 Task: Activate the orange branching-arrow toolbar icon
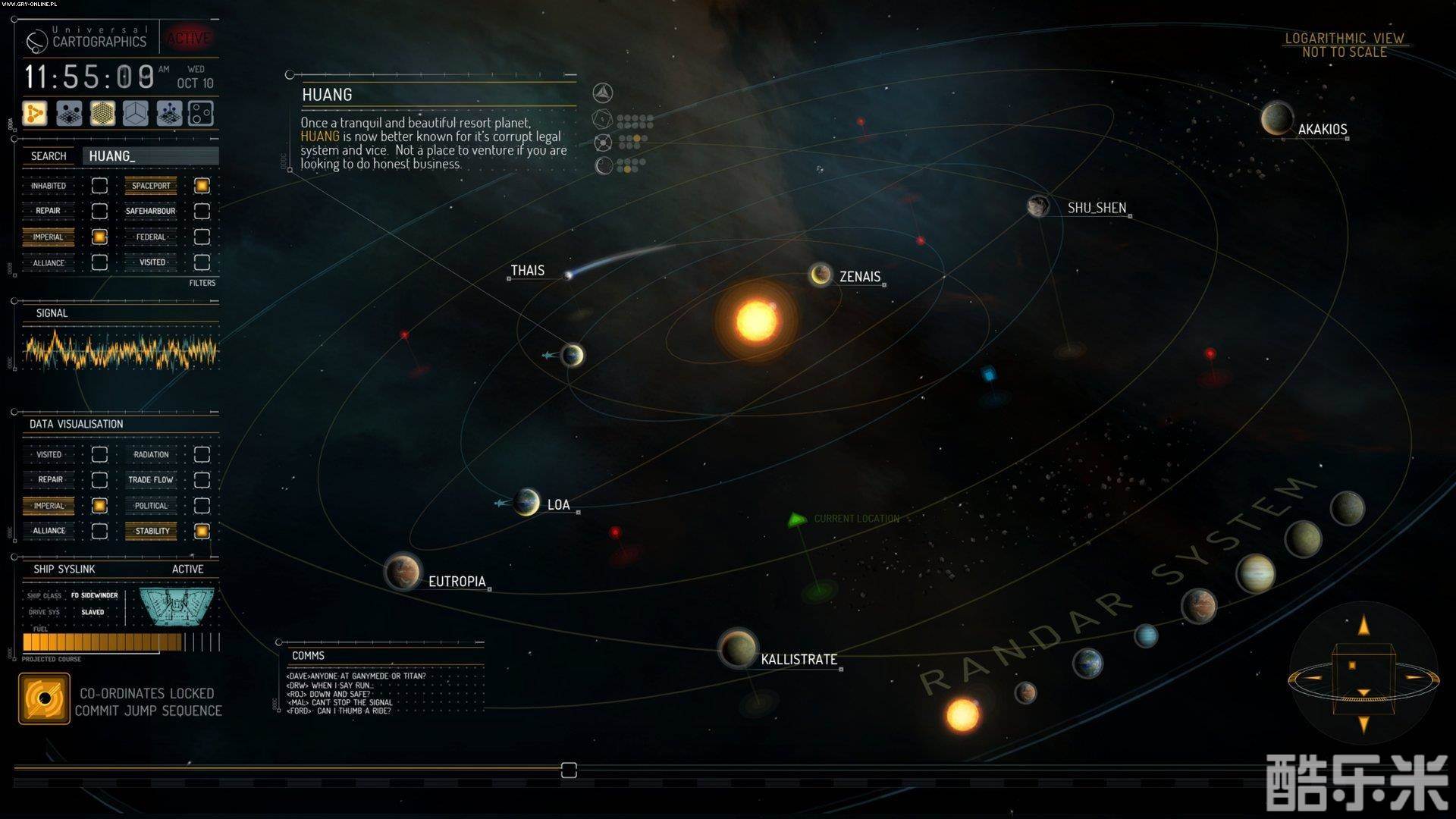(35, 114)
